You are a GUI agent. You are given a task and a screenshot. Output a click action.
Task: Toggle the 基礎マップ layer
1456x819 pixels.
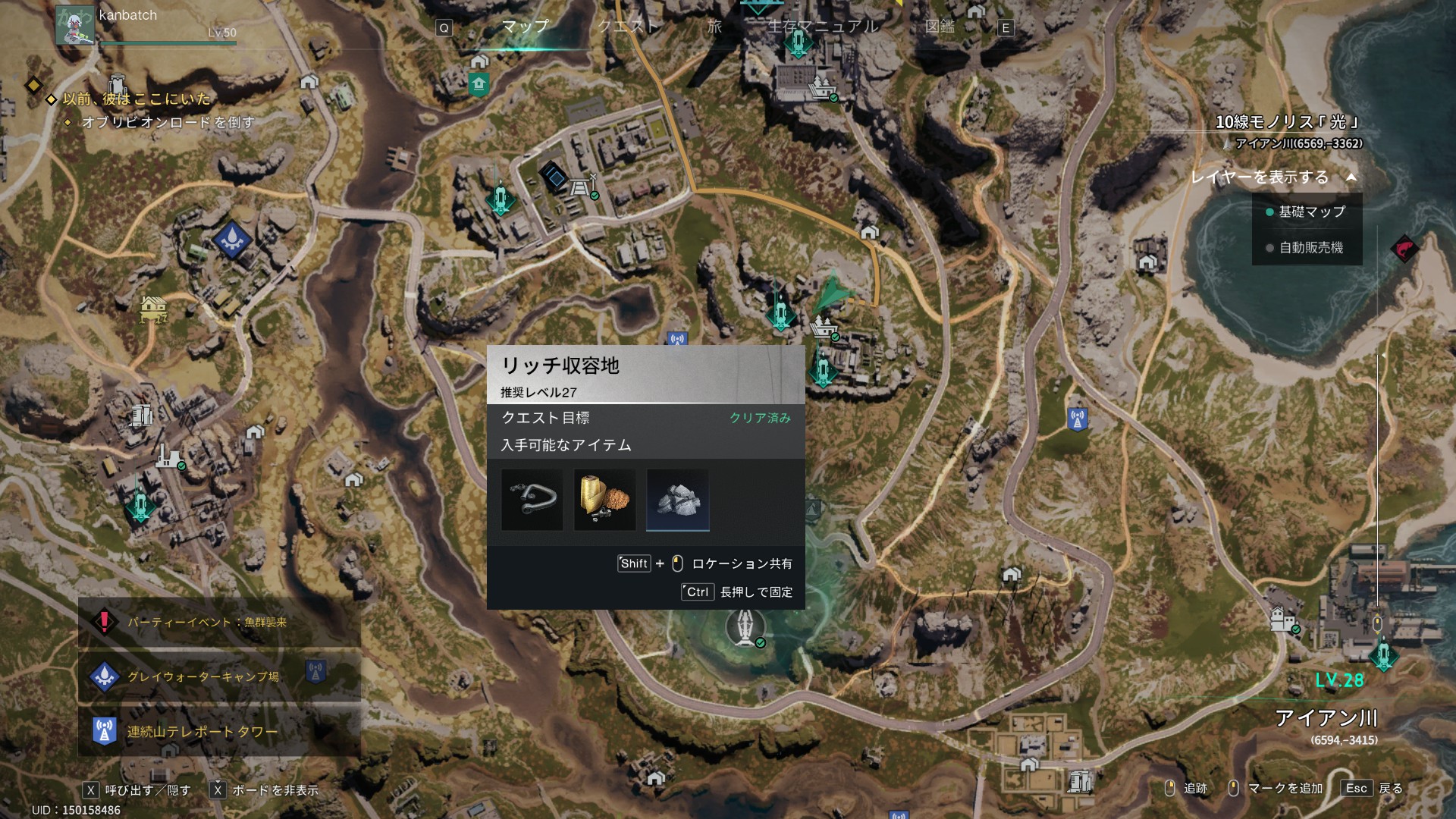(1307, 212)
